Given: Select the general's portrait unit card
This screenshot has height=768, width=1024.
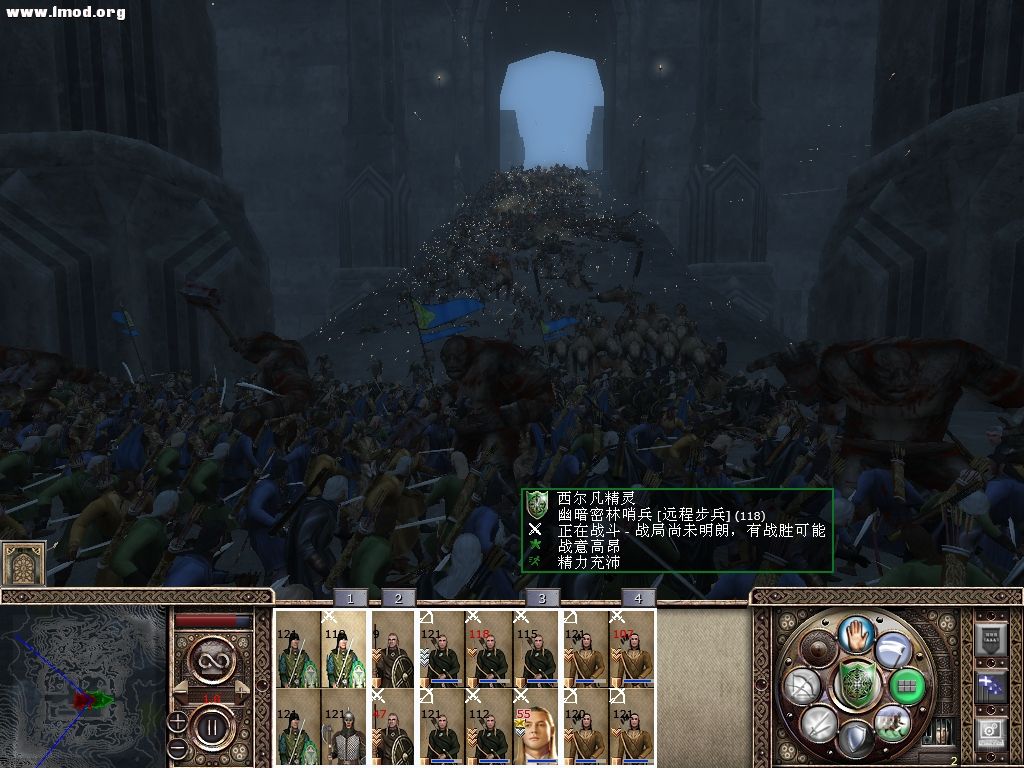Looking at the screenshot, I should click(536, 724).
